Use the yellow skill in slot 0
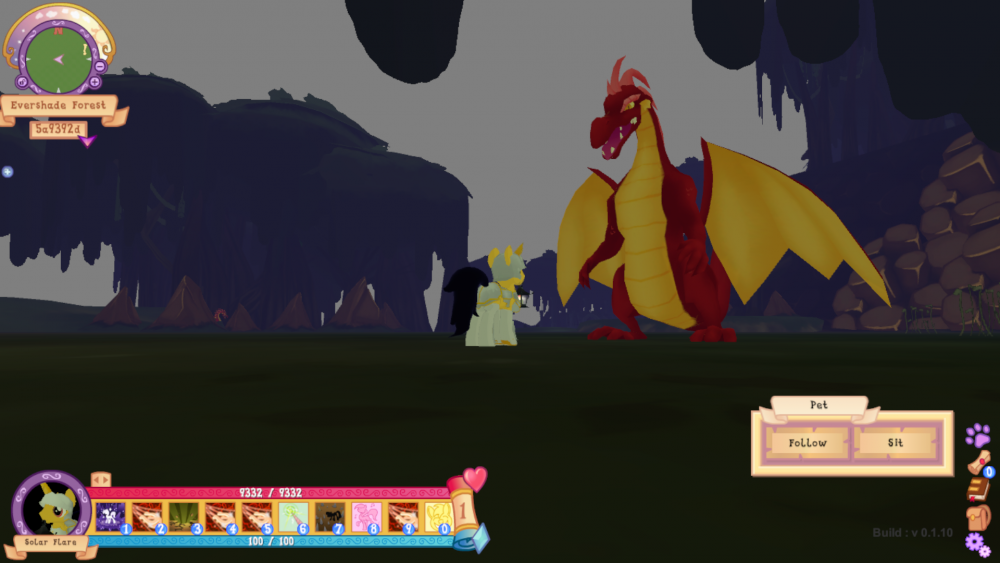 pyautogui.click(x=438, y=517)
